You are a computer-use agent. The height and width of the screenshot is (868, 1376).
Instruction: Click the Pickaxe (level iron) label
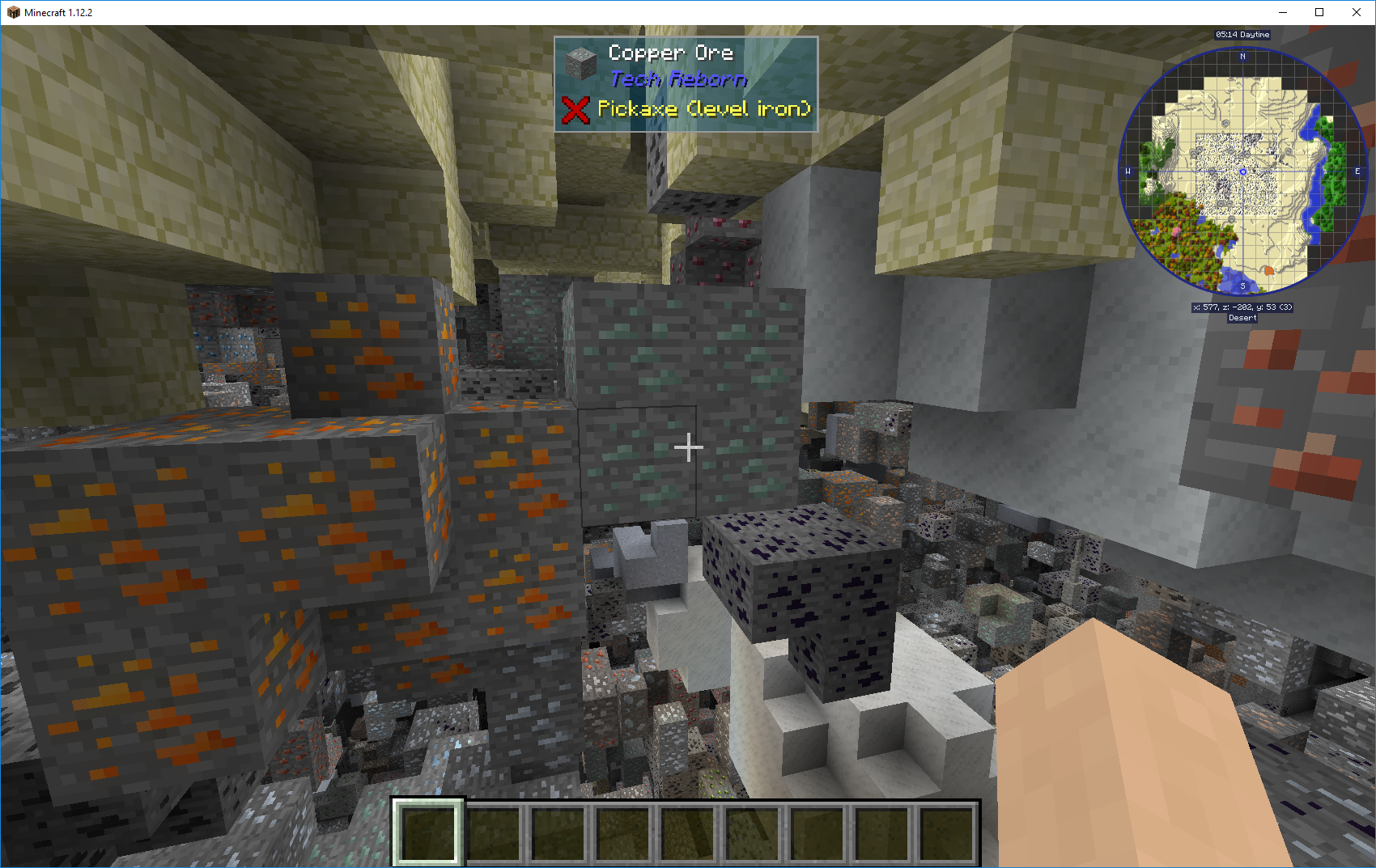pyautogui.click(x=704, y=108)
